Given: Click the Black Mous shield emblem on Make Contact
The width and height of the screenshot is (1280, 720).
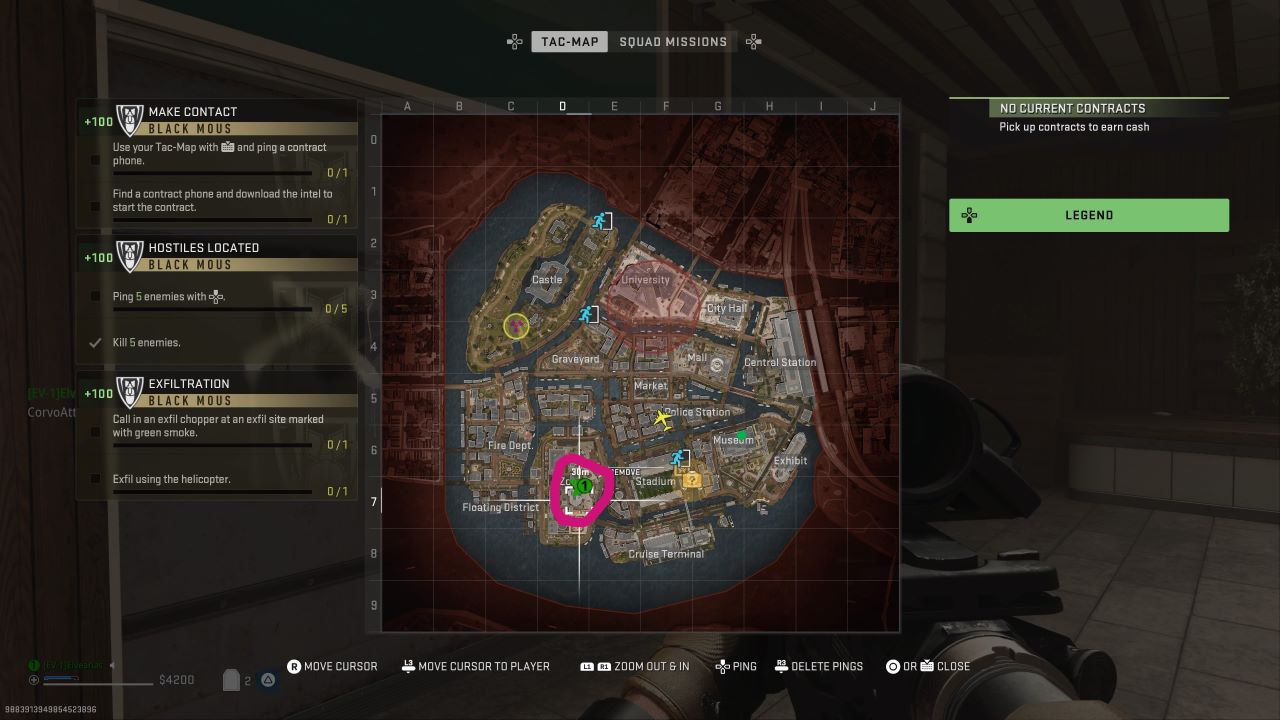Looking at the screenshot, I should click(x=130, y=118).
